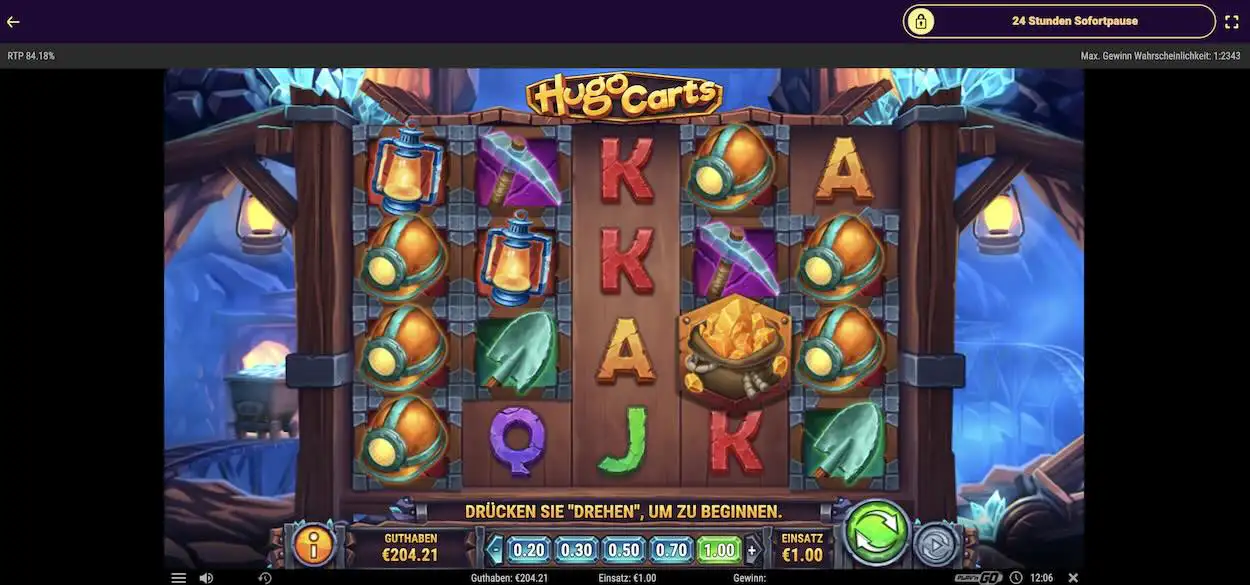
Task: Set the bet to 0.50
Action: [624, 549]
